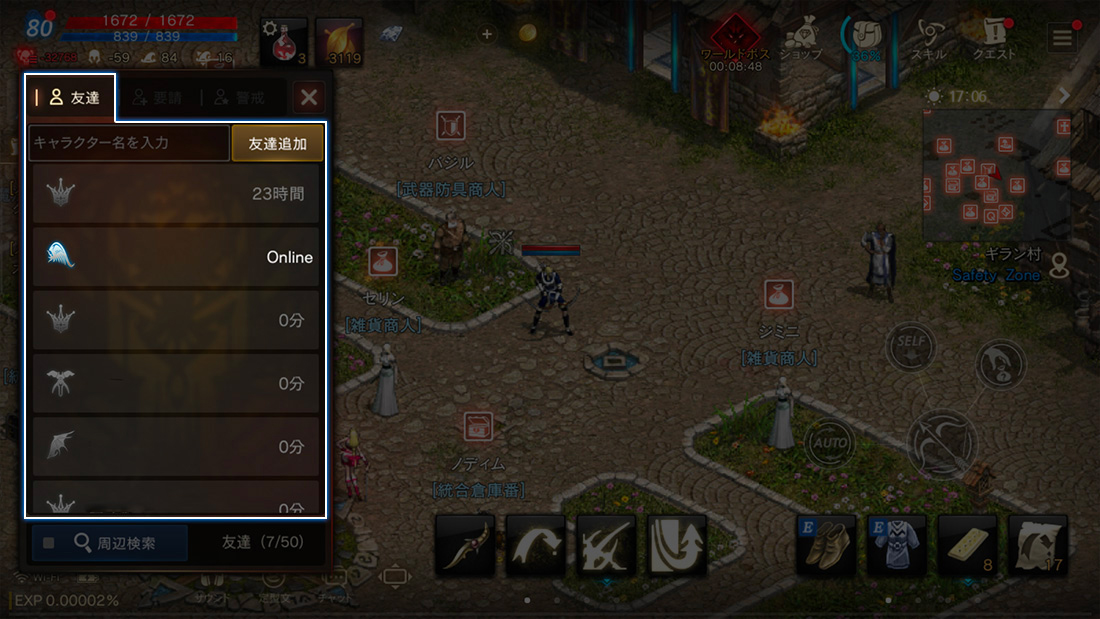This screenshot has height=619, width=1100.
Task: Open the ワールドボス timer icon
Action: (x=735, y=40)
